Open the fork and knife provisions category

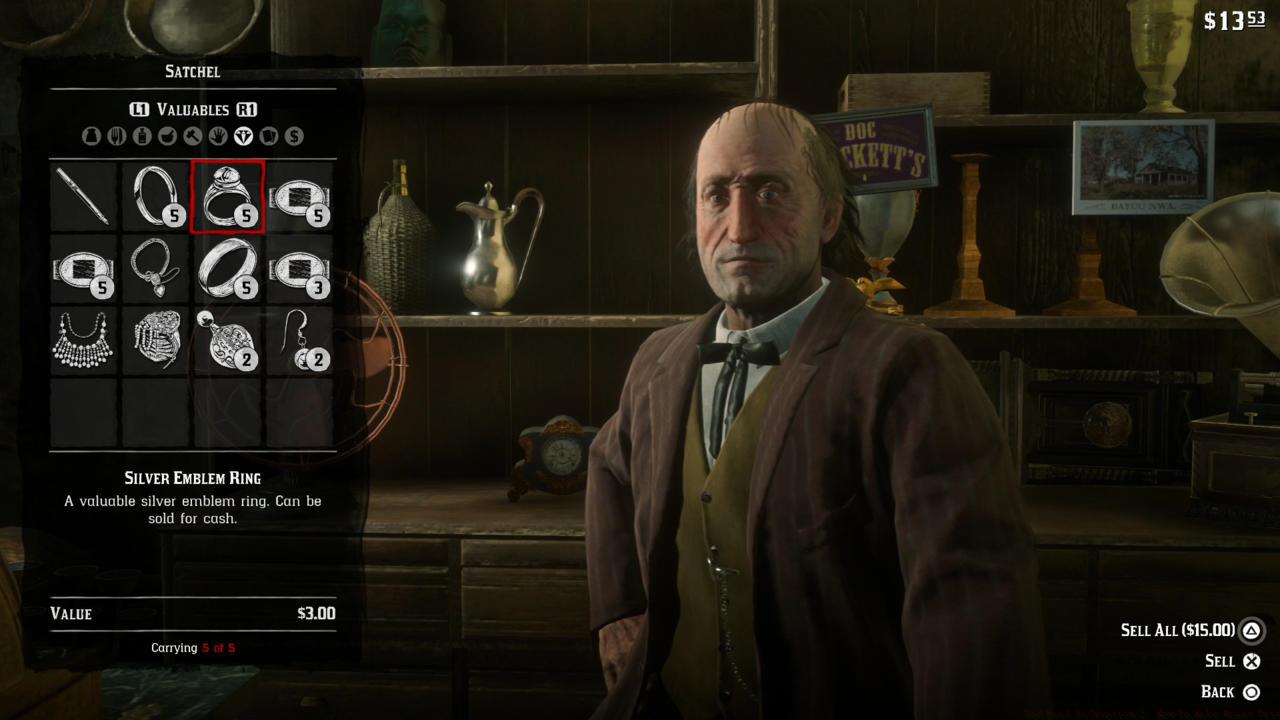(x=116, y=136)
